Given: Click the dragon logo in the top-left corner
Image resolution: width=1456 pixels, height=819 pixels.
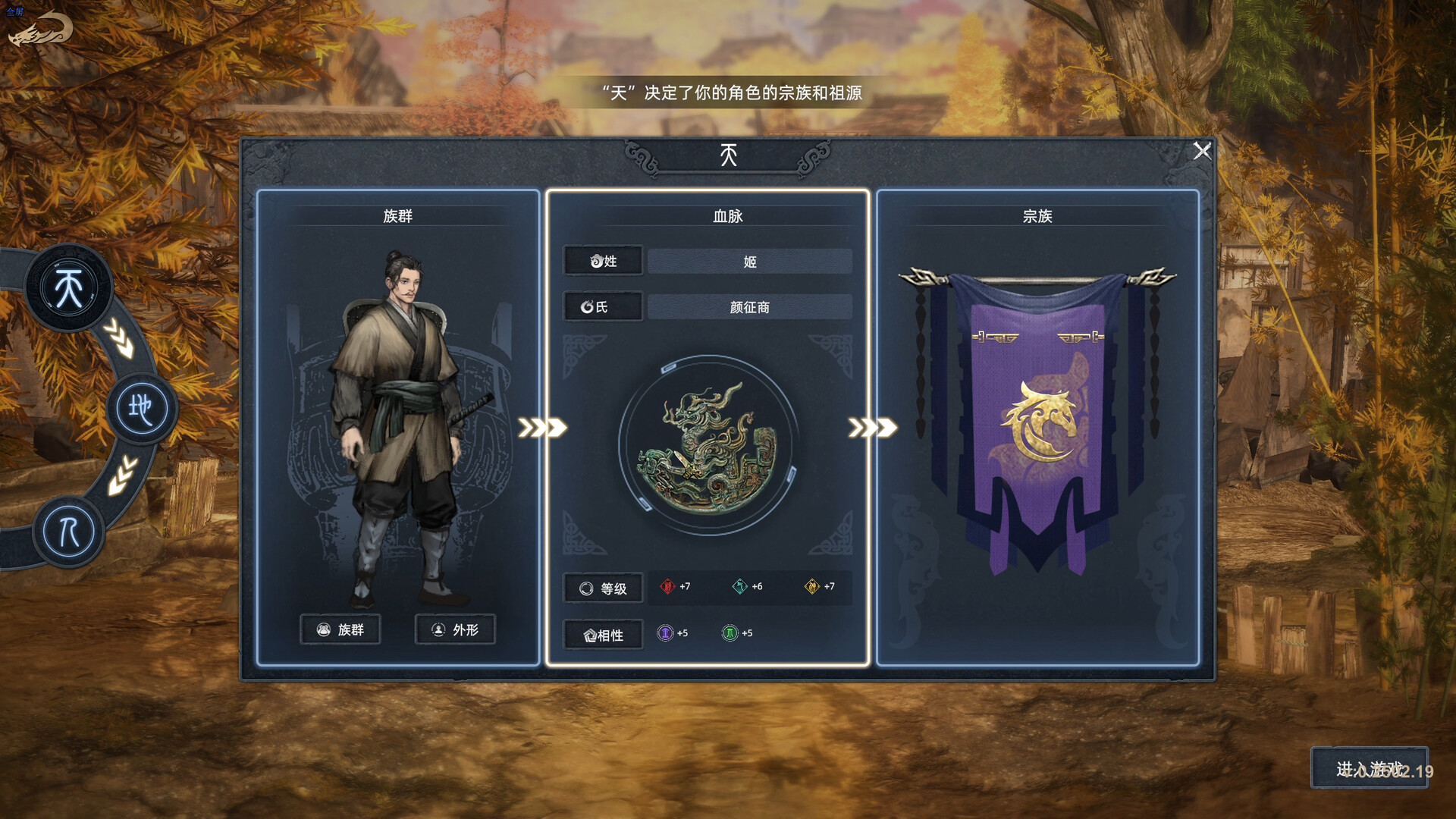Looking at the screenshot, I should [39, 27].
